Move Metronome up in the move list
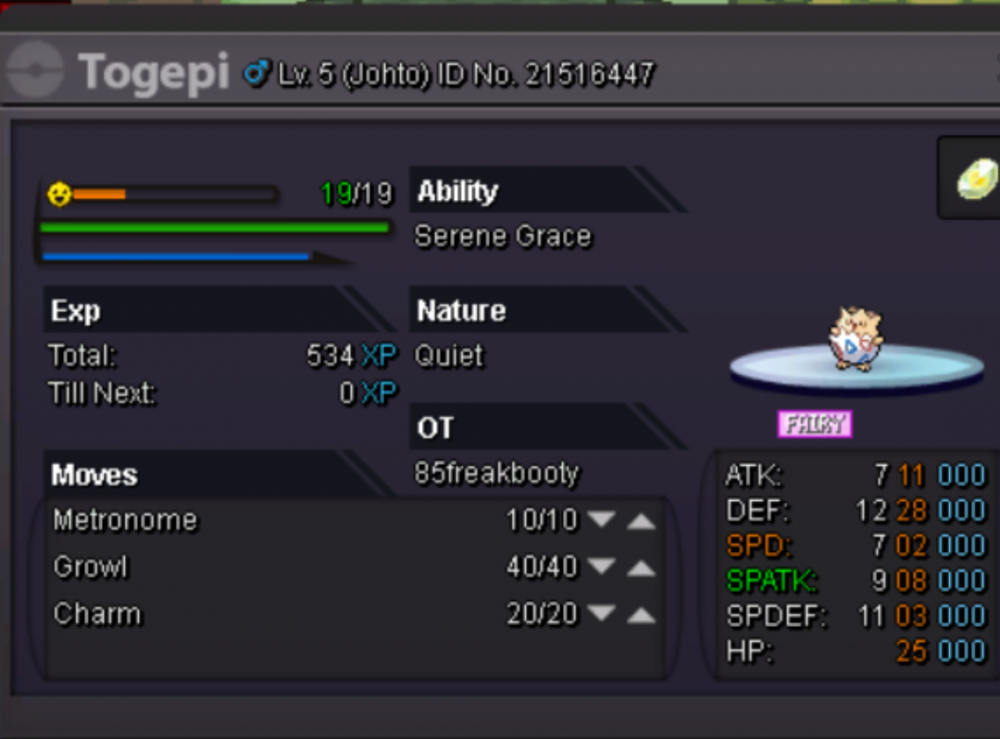This screenshot has width=1000, height=739. tap(641, 521)
